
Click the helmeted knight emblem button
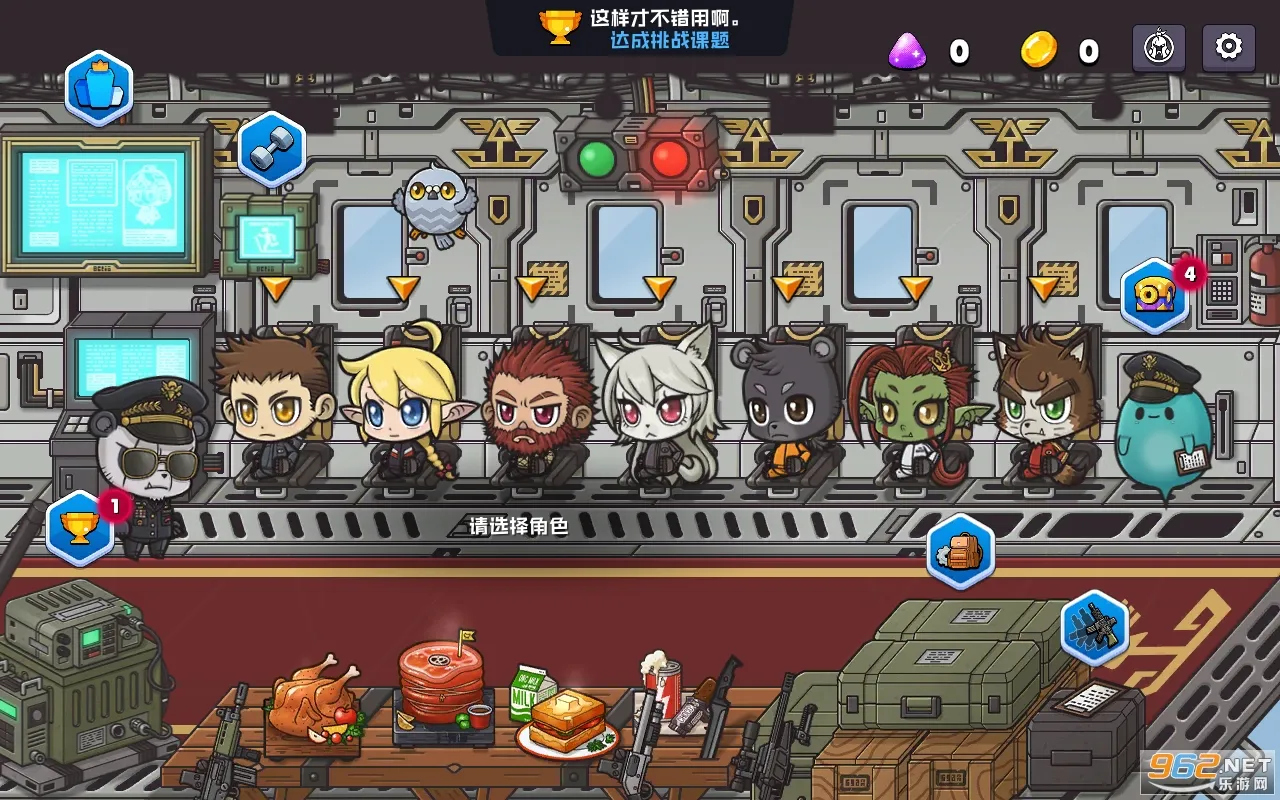pos(1158,47)
